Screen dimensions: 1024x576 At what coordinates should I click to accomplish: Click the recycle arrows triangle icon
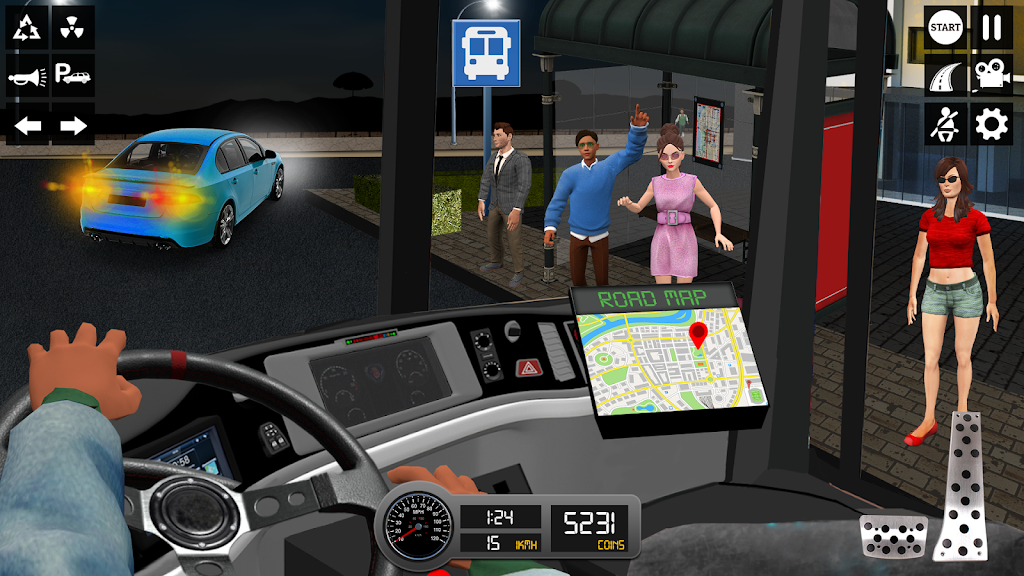27,28
